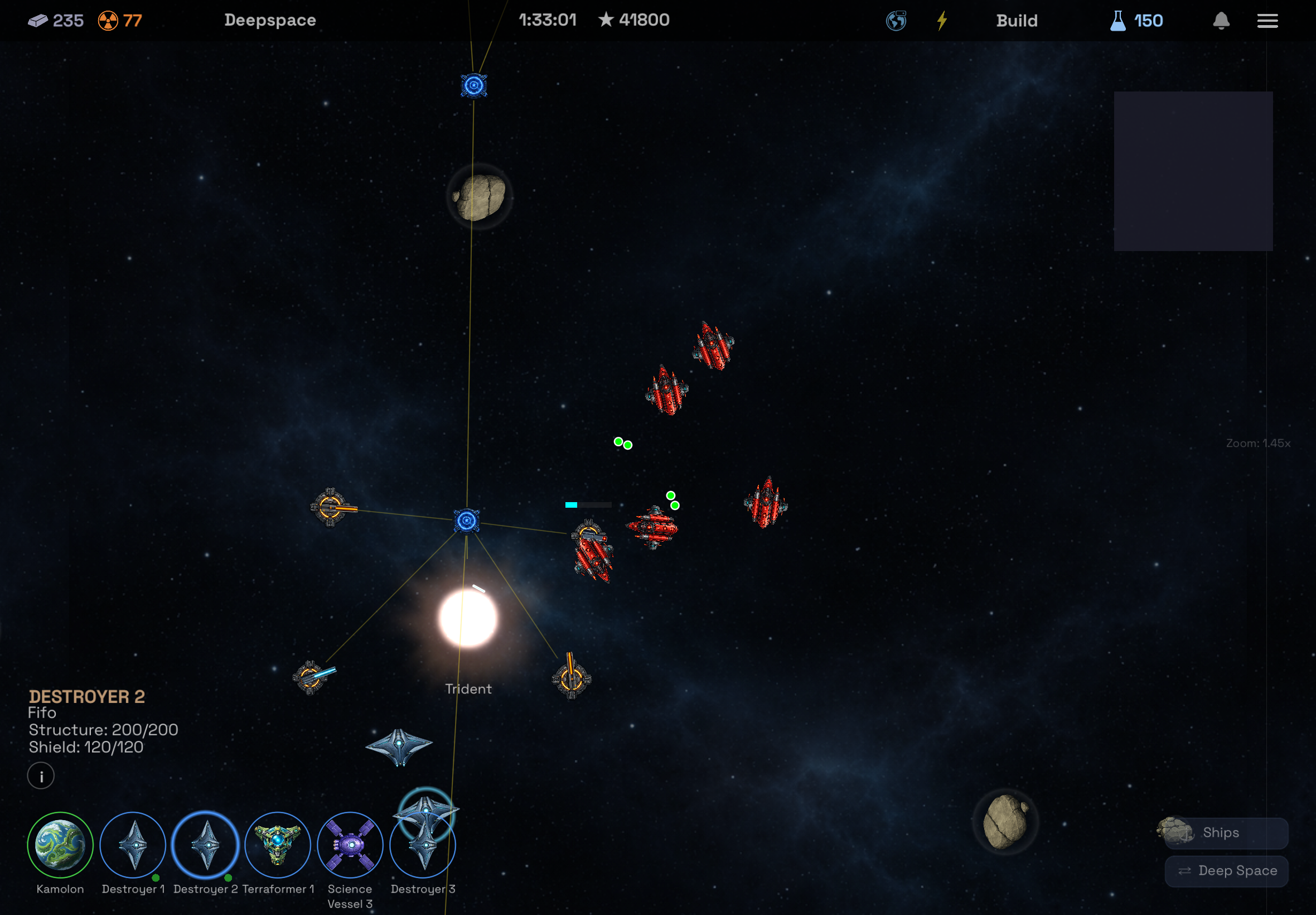1316x915 pixels.
Task: Open the hamburger menu
Action: tap(1268, 21)
